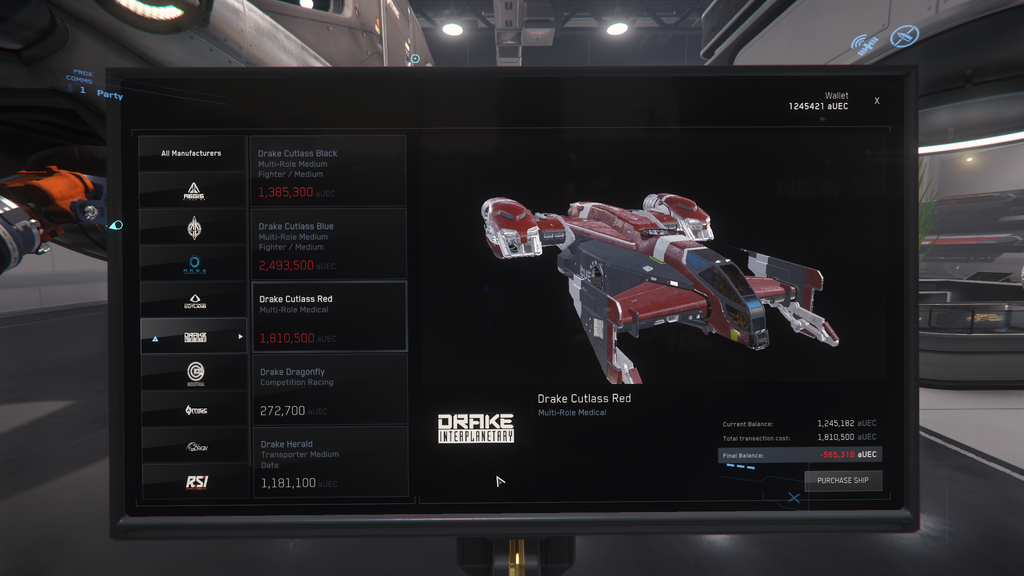Filter ships by Aegis manufacturer
The width and height of the screenshot is (1024, 576).
click(194, 190)
